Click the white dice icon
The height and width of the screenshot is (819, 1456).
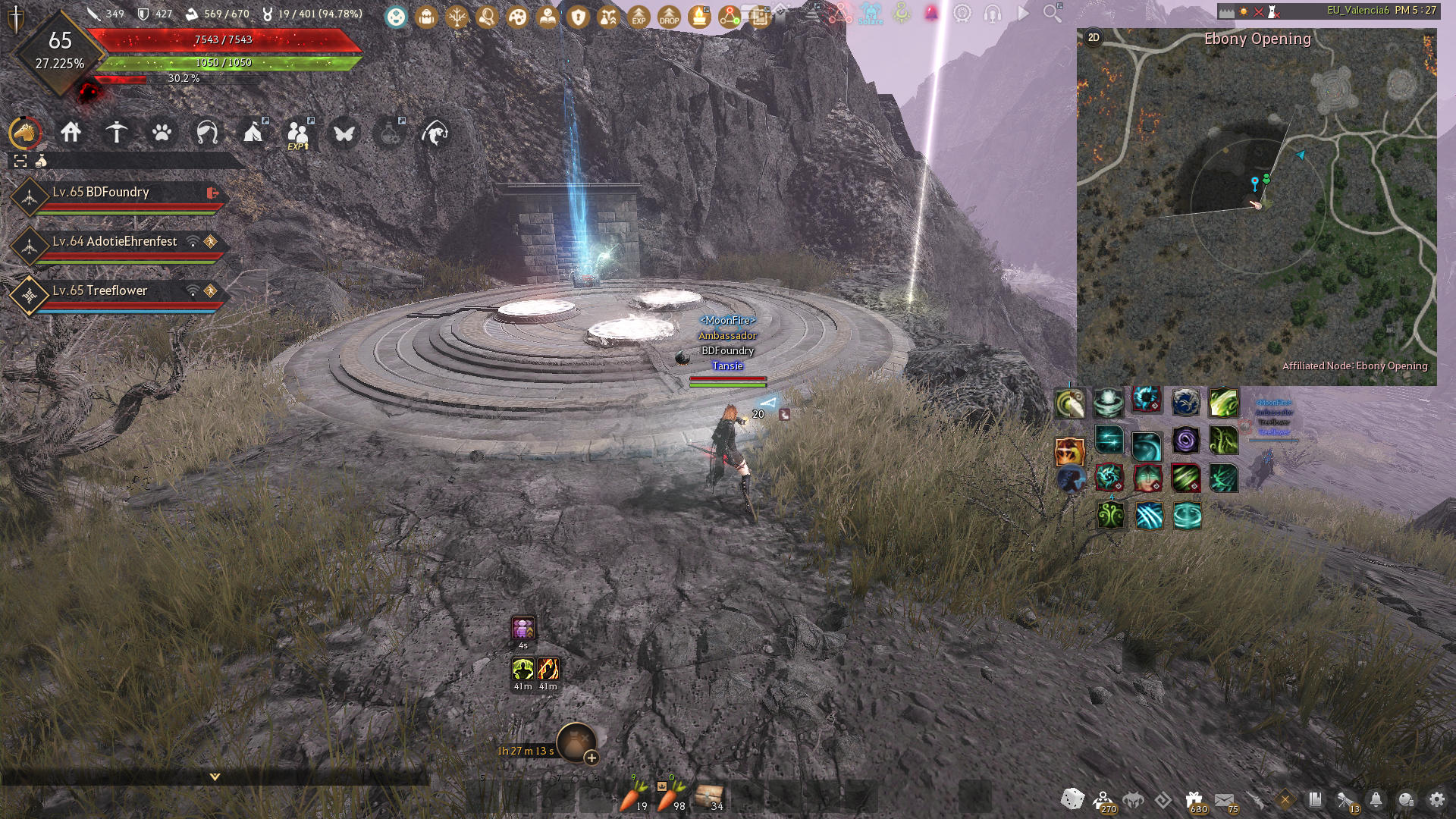coord(1072,799)
